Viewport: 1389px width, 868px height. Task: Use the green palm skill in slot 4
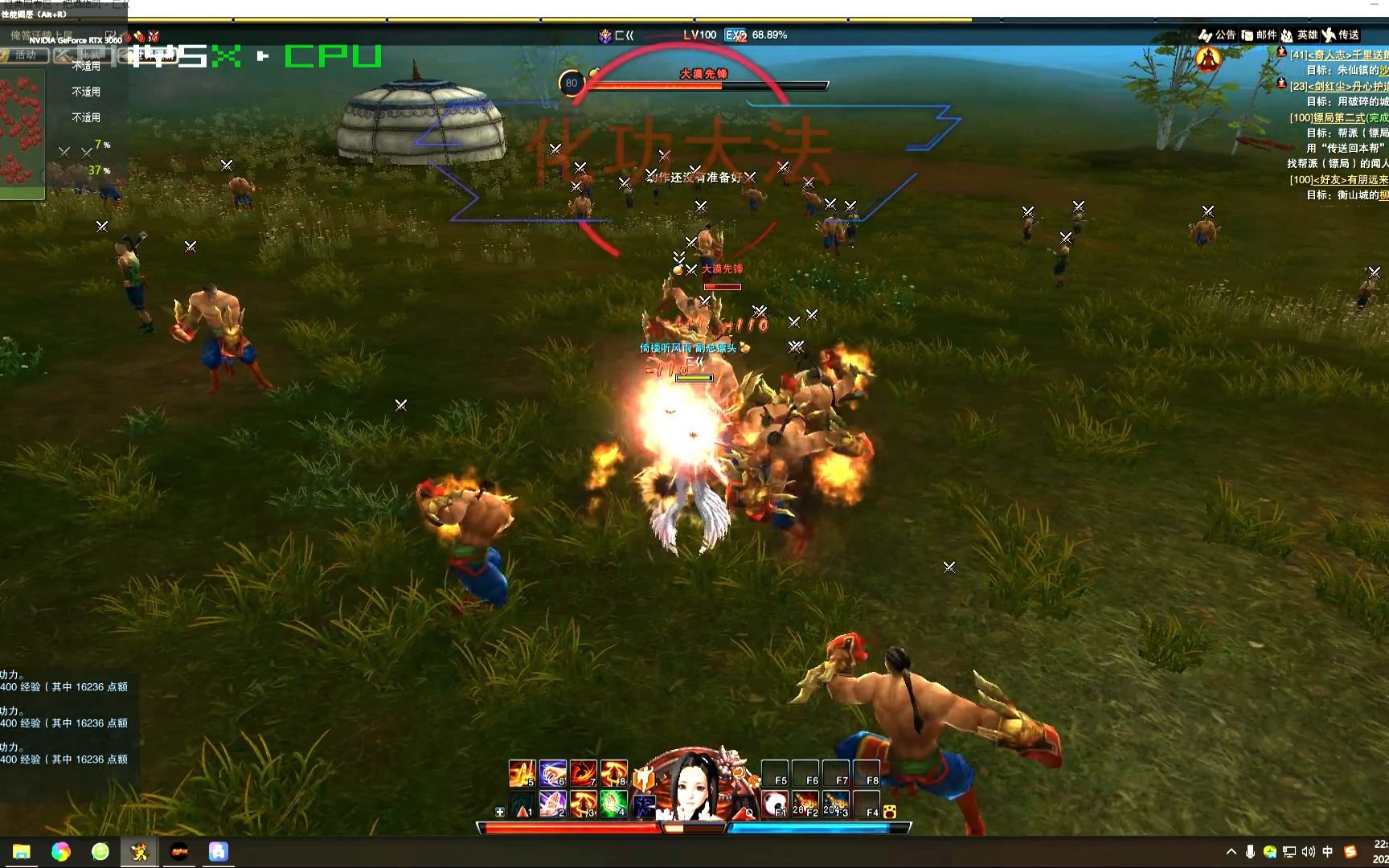(x=614, y=804)
